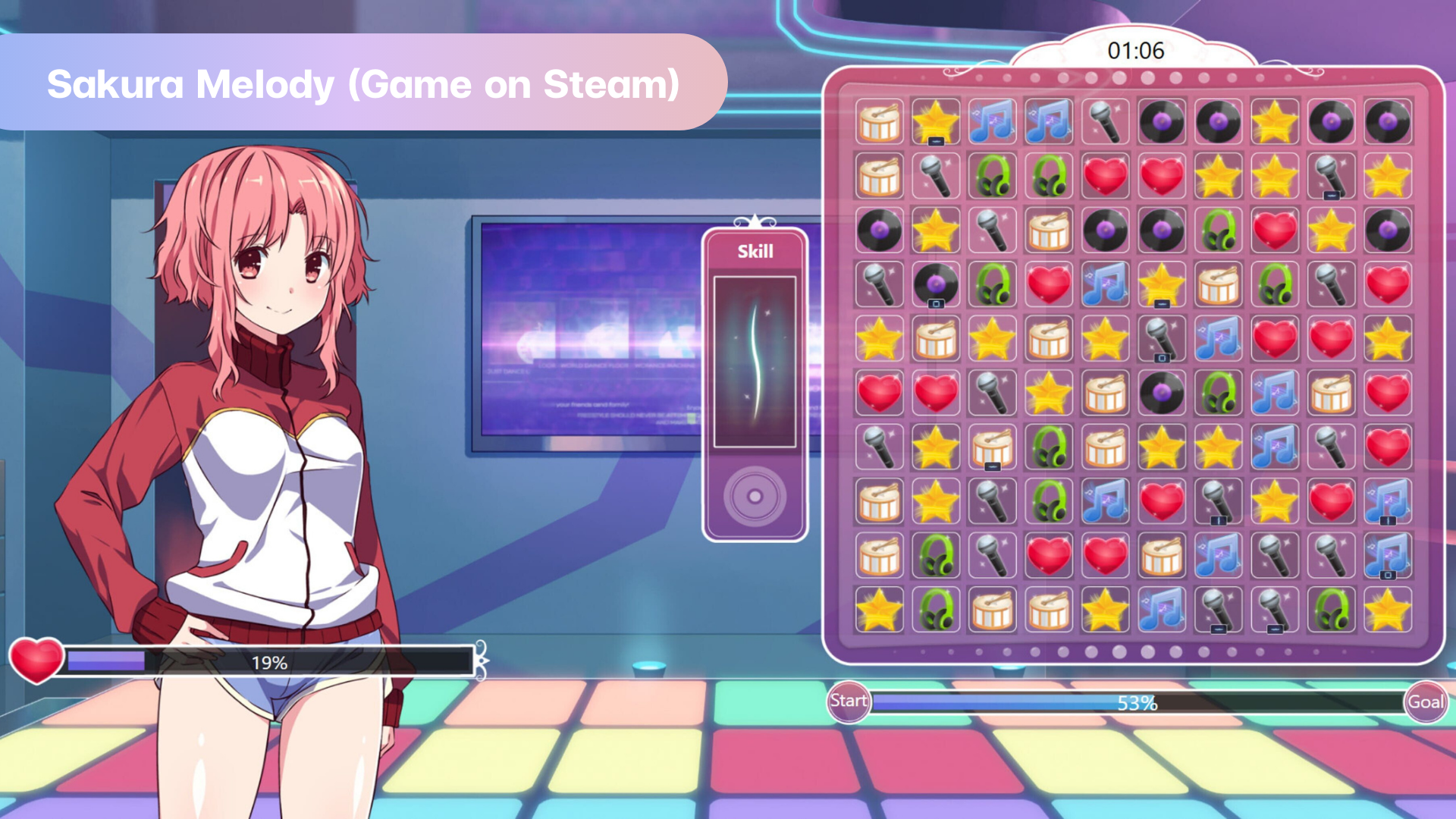Click the 19% affection meter
Image resolution: width=1456 pixels, height=819 pixels.
tap(269, 662)
